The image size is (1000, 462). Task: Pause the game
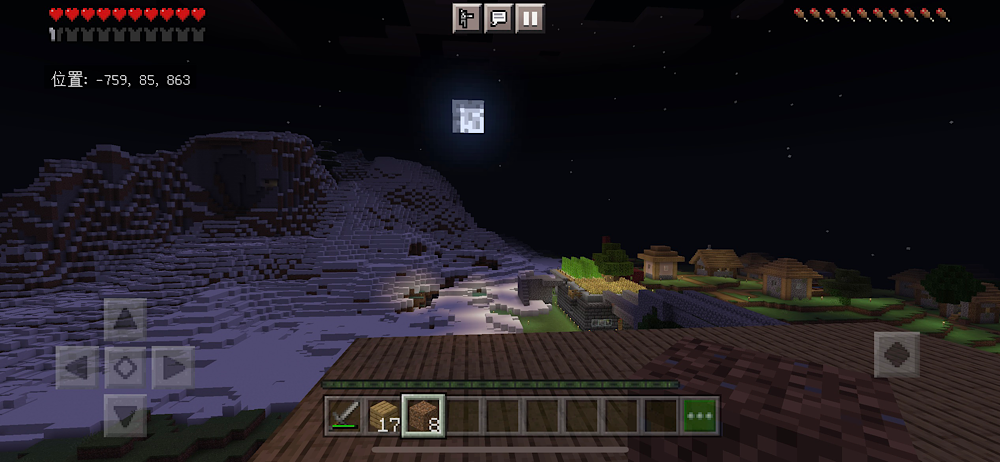pyautogui.click(x=530, y=18)
